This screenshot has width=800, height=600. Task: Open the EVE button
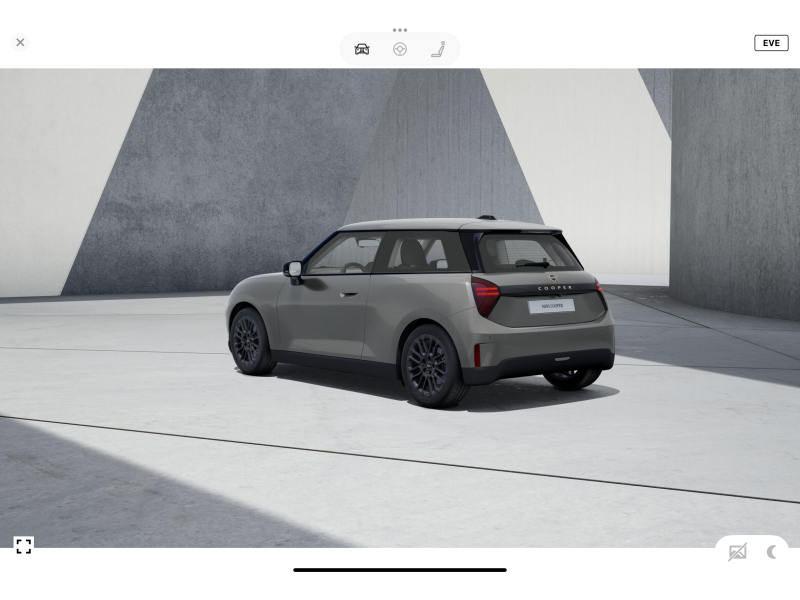[x=771, y=43]
